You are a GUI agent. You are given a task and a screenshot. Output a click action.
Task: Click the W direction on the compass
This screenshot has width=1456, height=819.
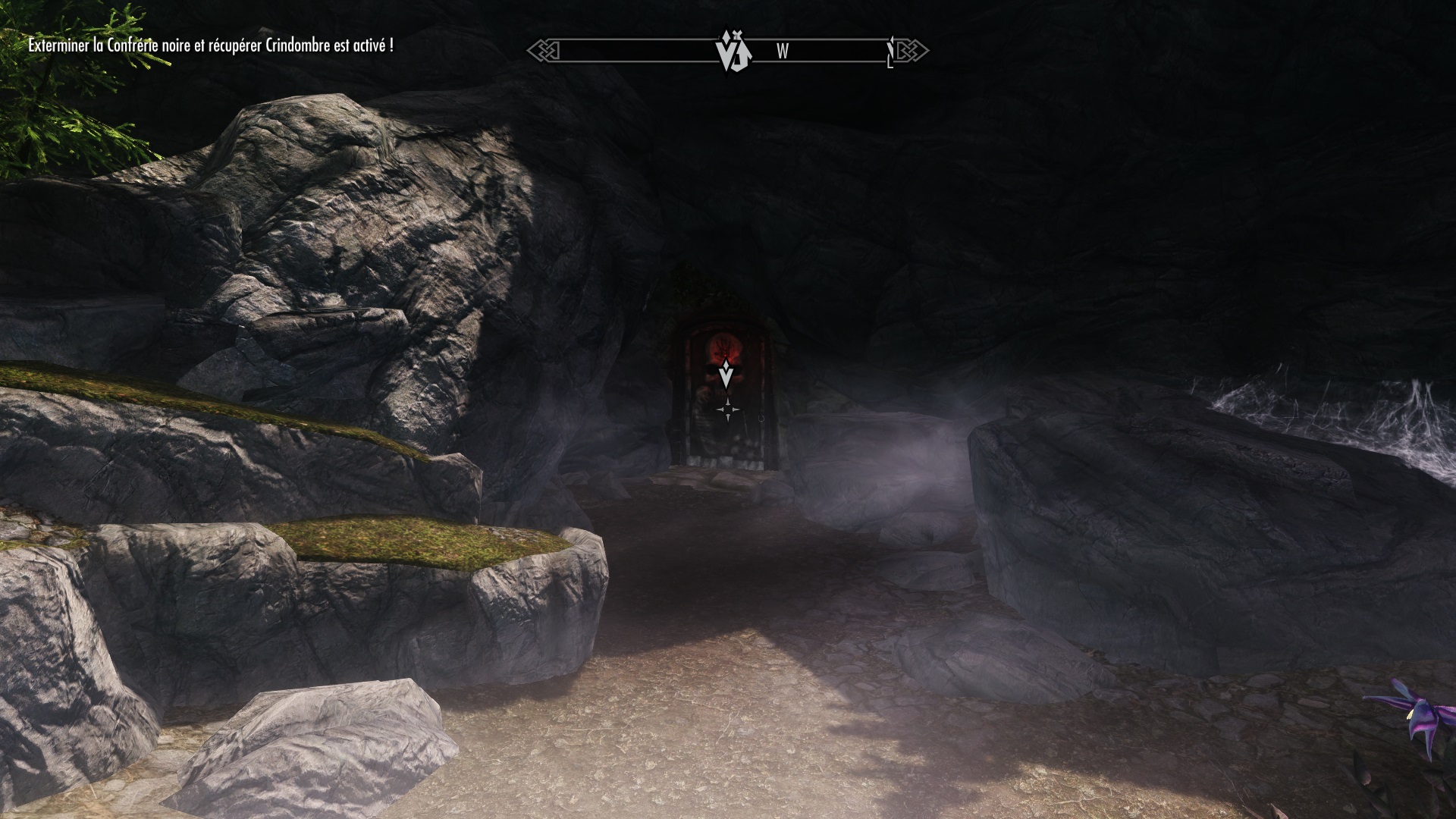pos(783,52)
